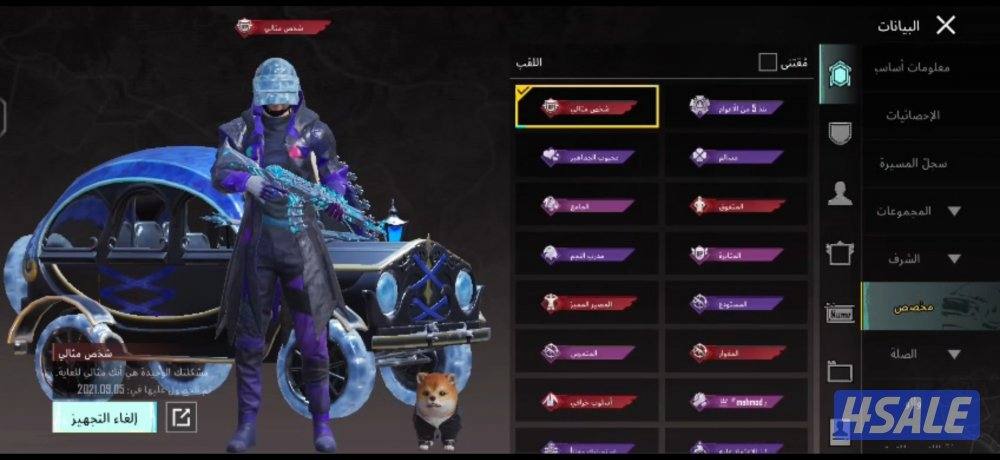Switch to the folder icon tab
The image size is (1000, 460).
[x=840, y=372]
